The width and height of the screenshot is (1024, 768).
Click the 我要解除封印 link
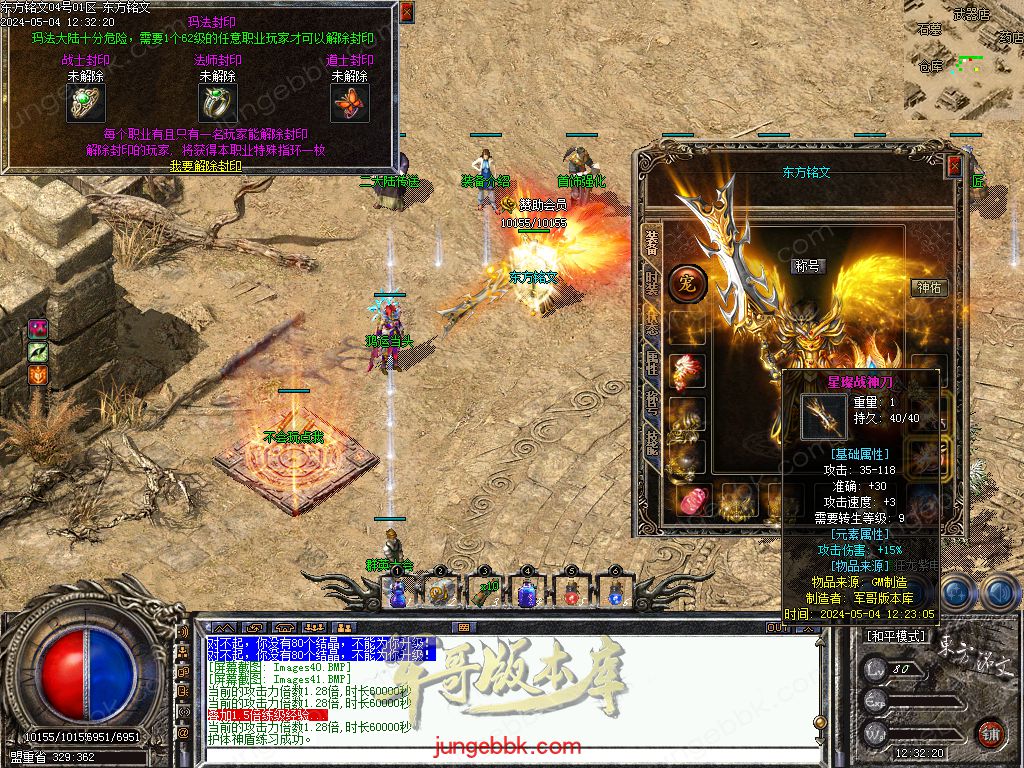click(x=205, y=165)
